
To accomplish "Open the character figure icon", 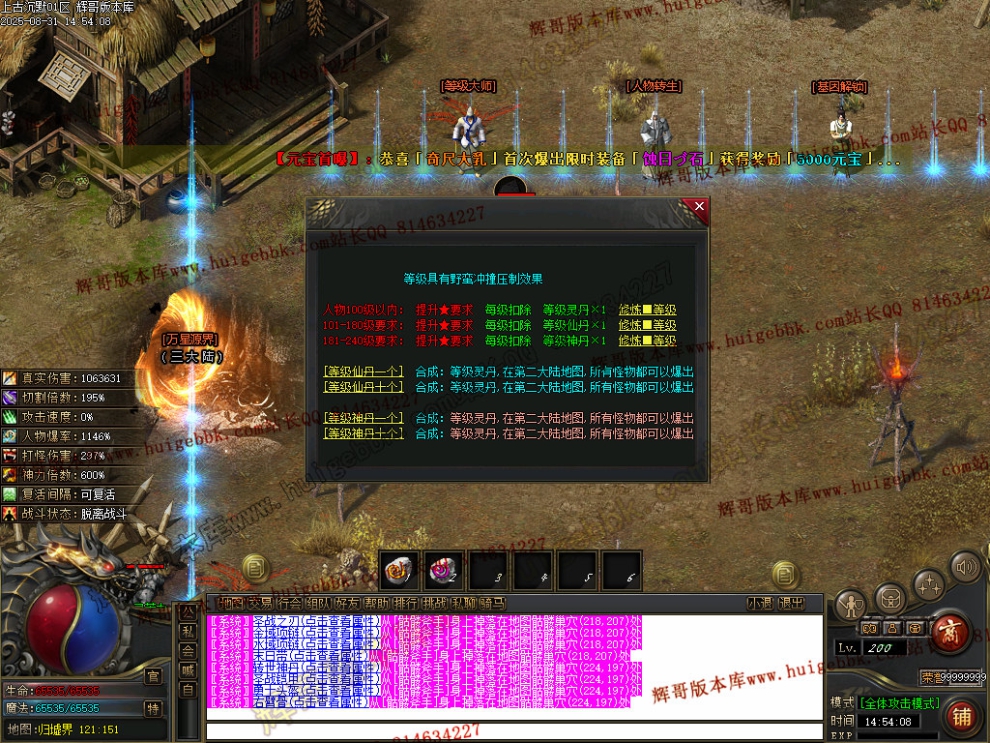I will pyautogui.click(x=851, y=604).
